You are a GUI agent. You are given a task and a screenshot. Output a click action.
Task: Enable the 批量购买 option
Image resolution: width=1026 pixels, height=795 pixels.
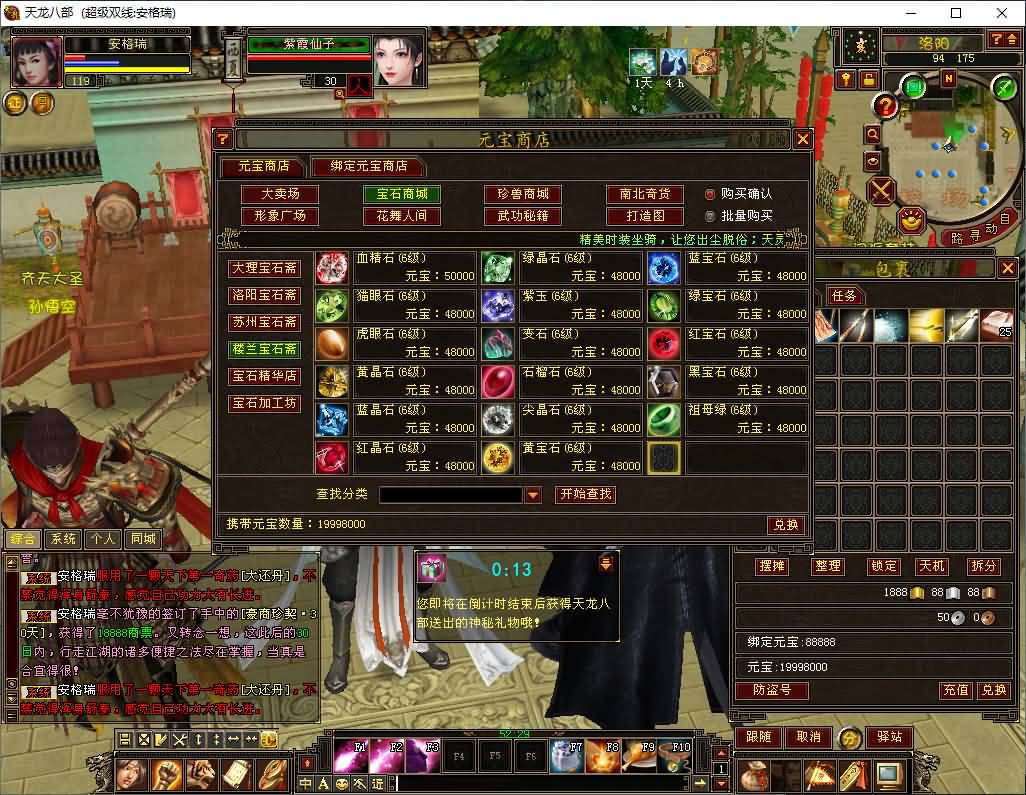(x=710, y=216)
